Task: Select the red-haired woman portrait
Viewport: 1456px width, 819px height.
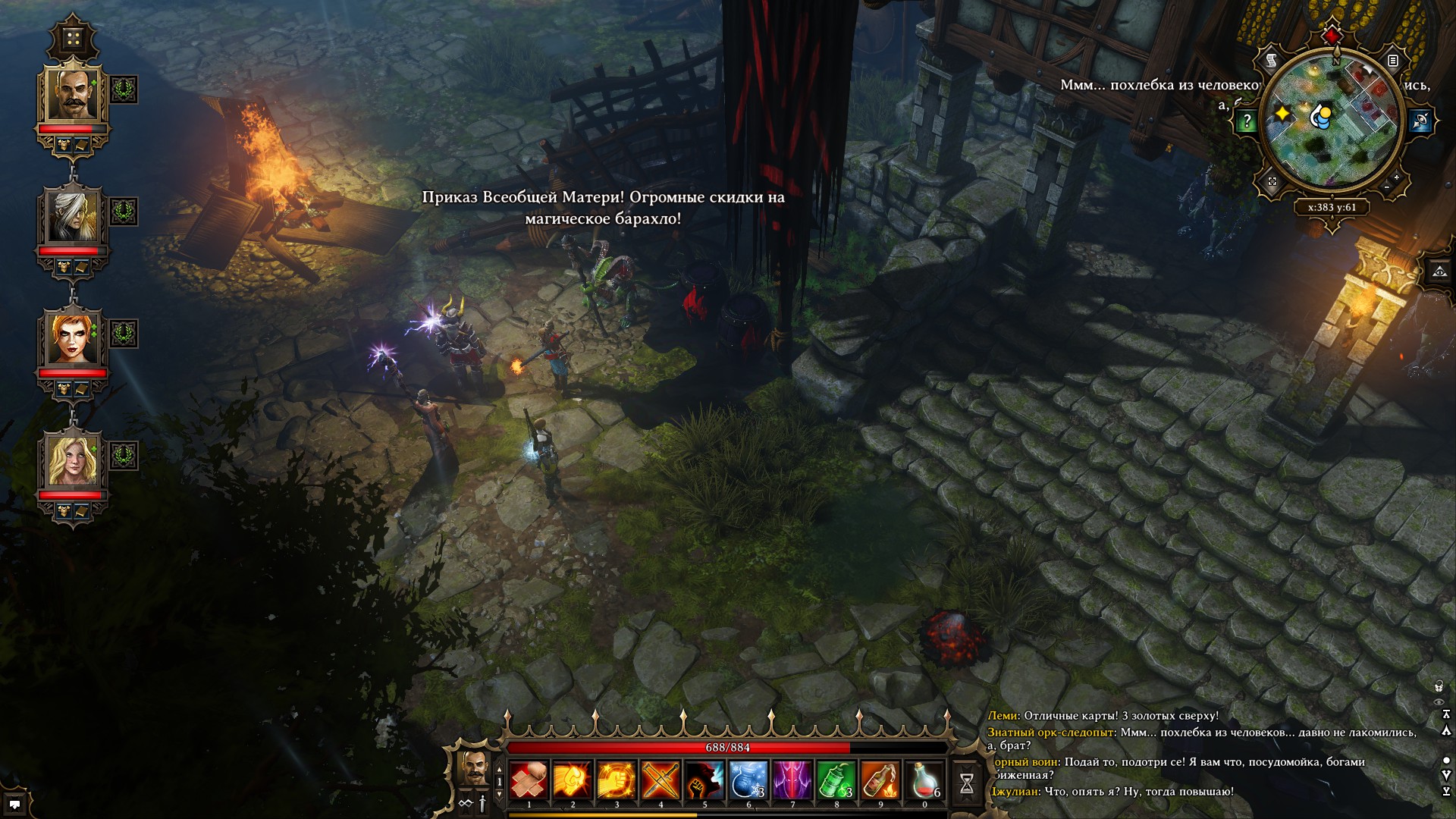Action: click(x=73, y=339)
